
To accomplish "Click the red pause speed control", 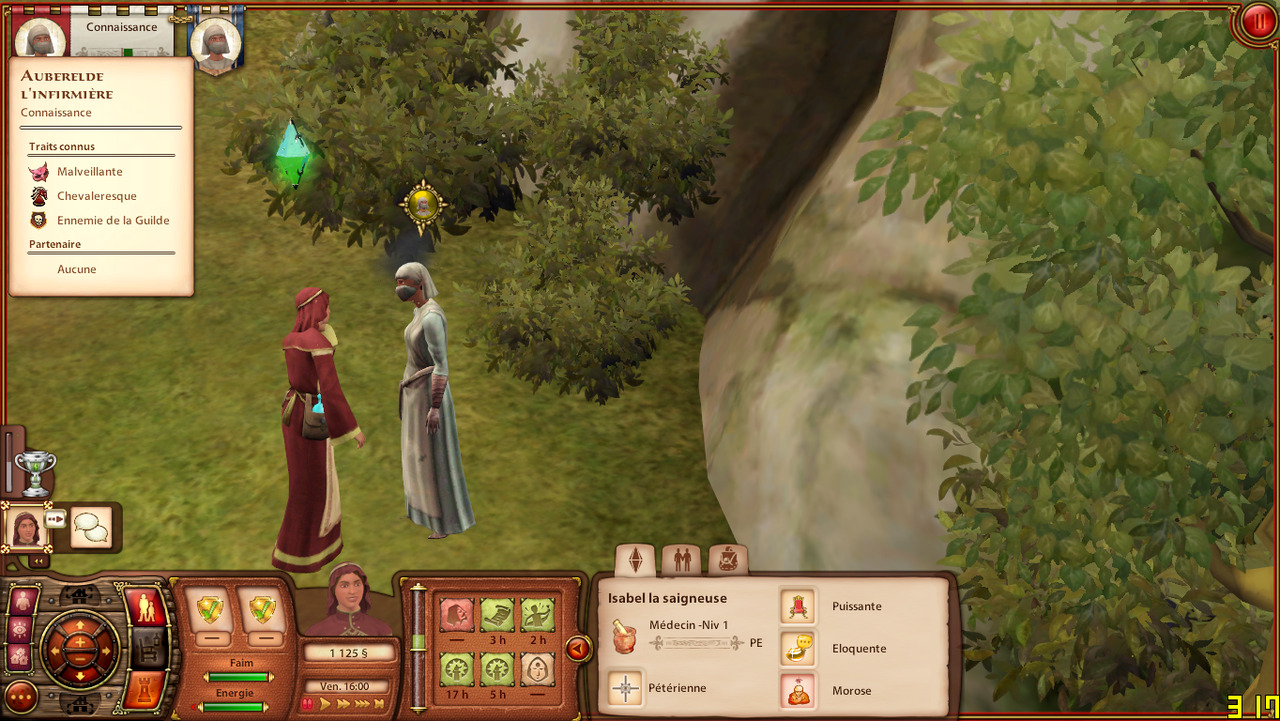I will click(308, 704).
